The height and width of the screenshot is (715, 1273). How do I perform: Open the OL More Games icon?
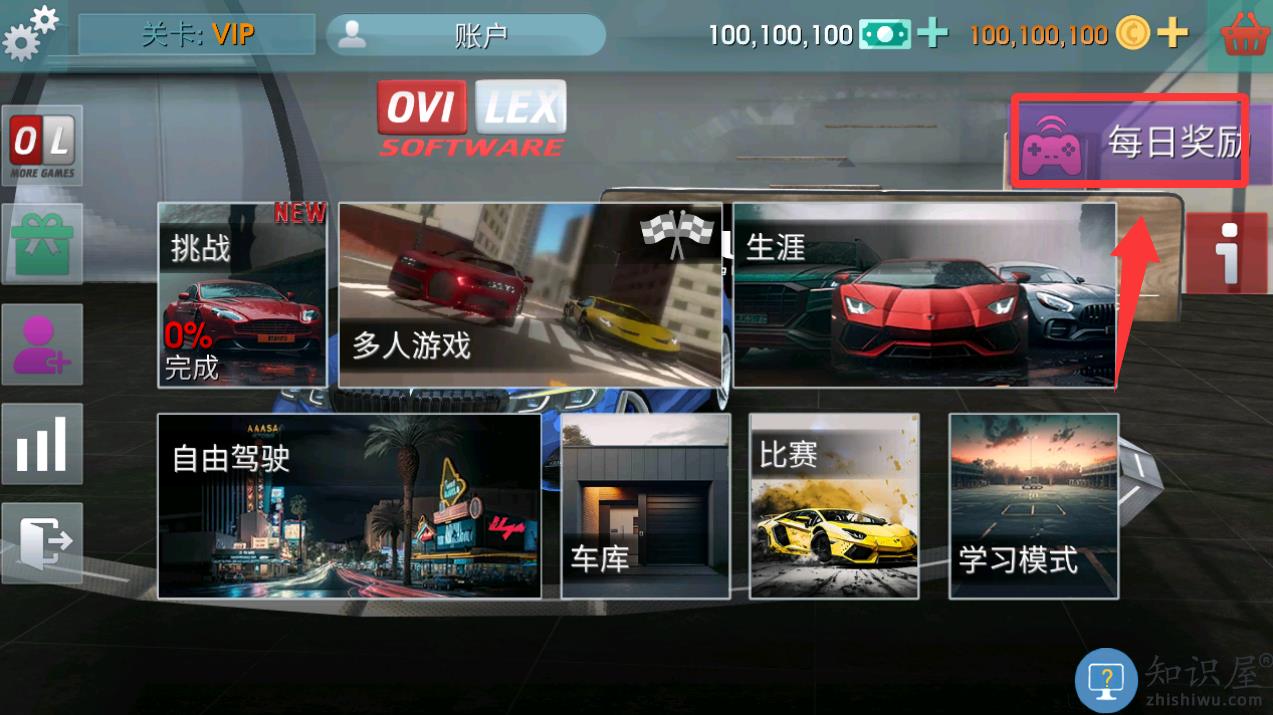42,146
